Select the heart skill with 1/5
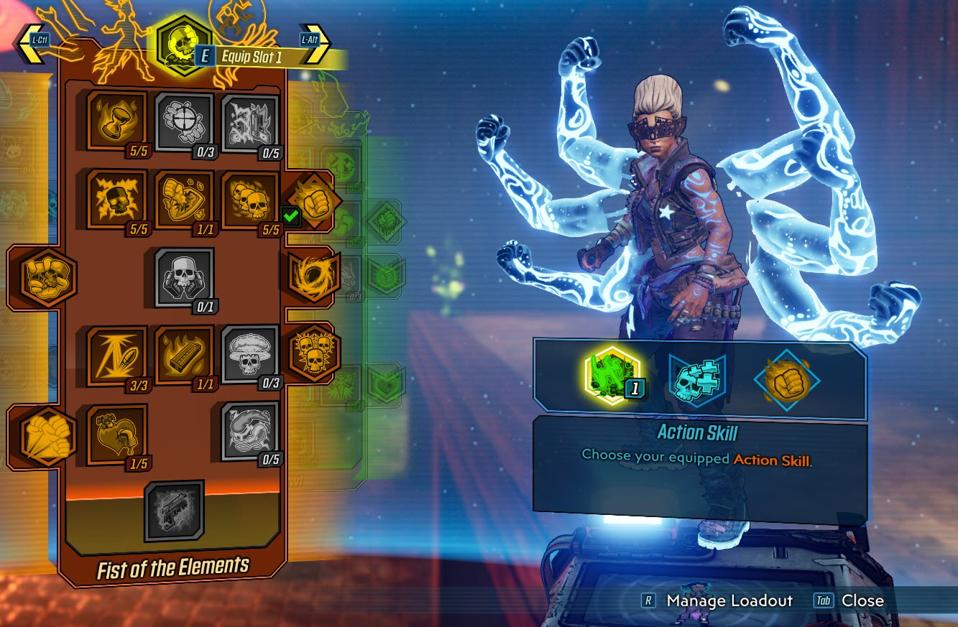This screenshot has height=627, width=958. point(116,432)
